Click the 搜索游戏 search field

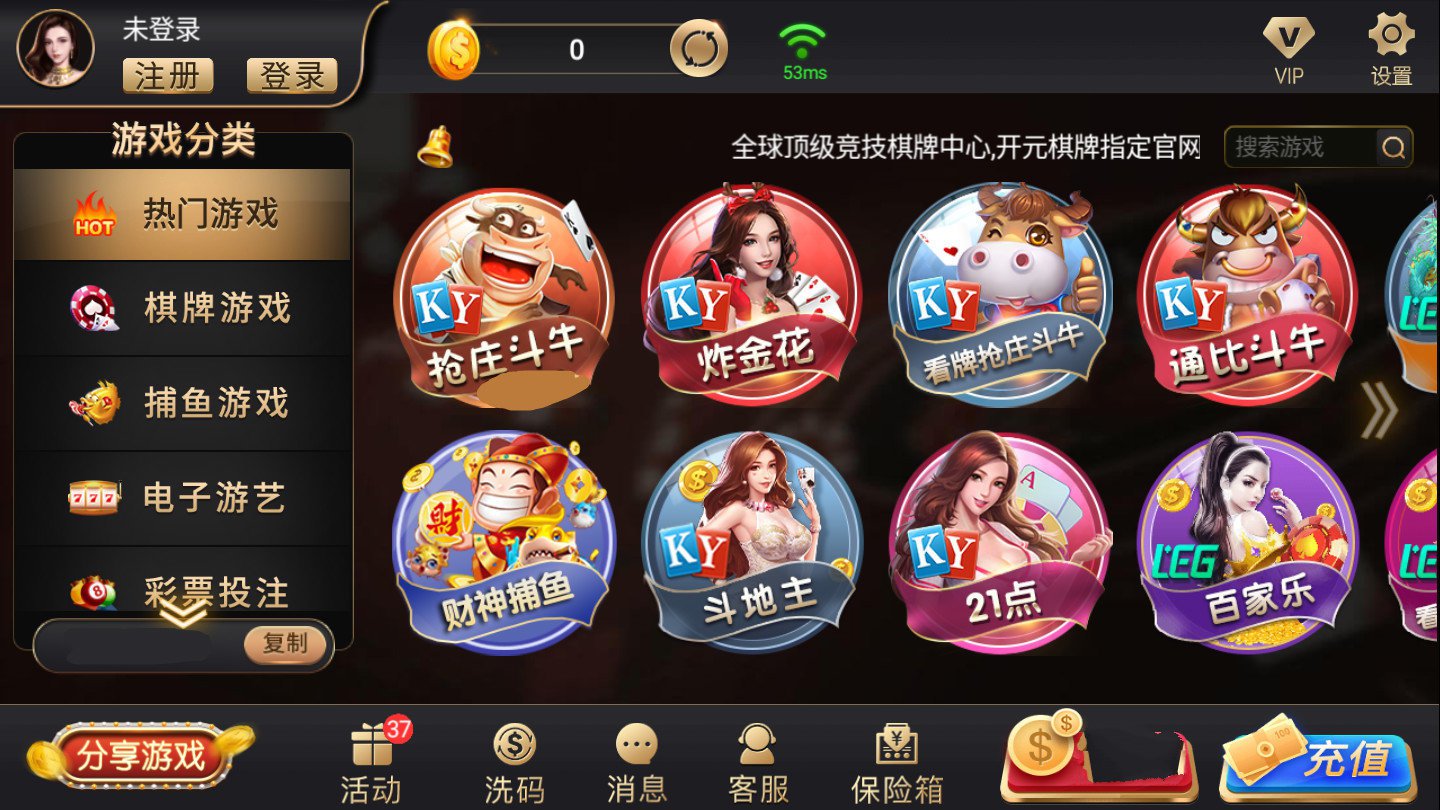point(1300,148)
